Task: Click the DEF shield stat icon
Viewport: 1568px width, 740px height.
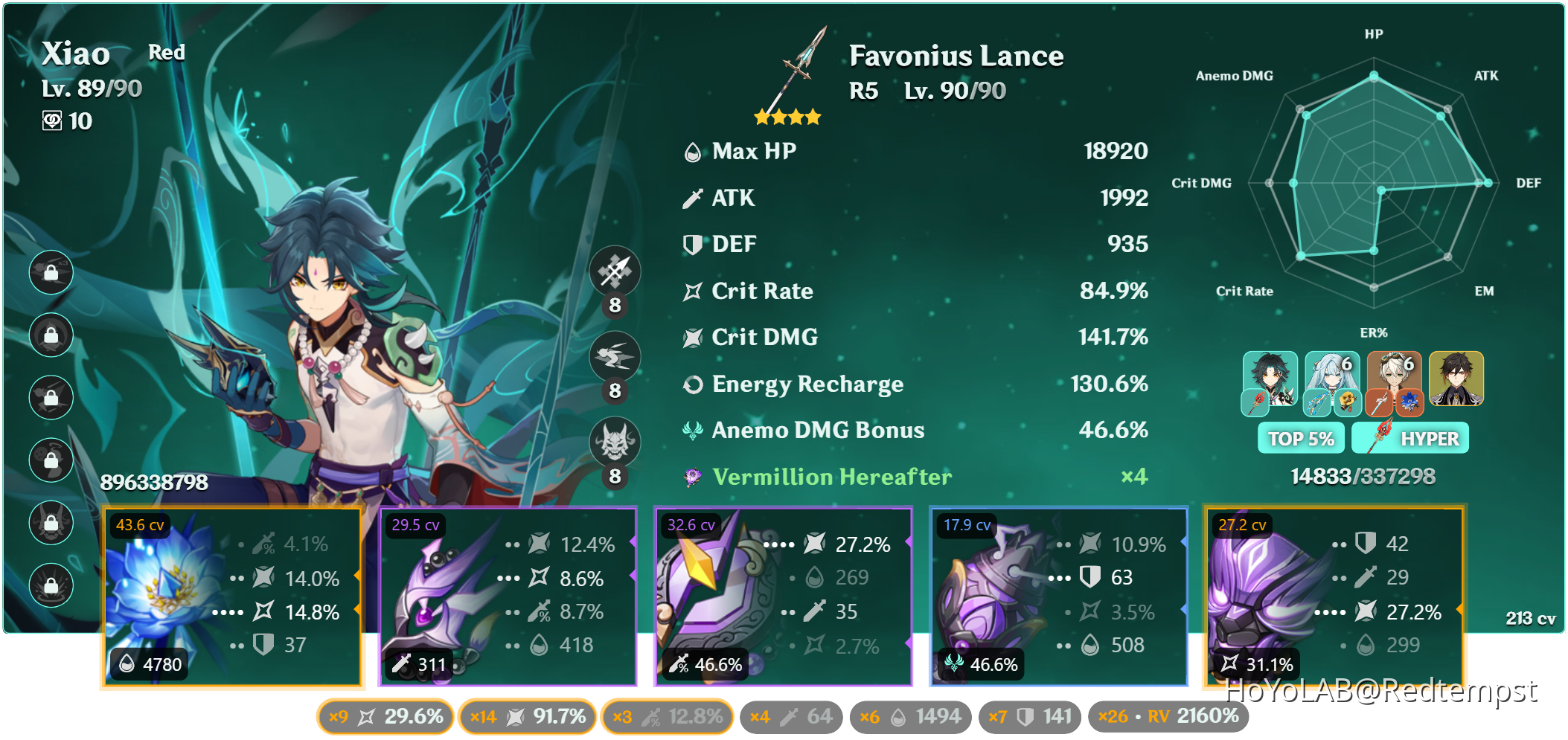Action: pos(694,243)
